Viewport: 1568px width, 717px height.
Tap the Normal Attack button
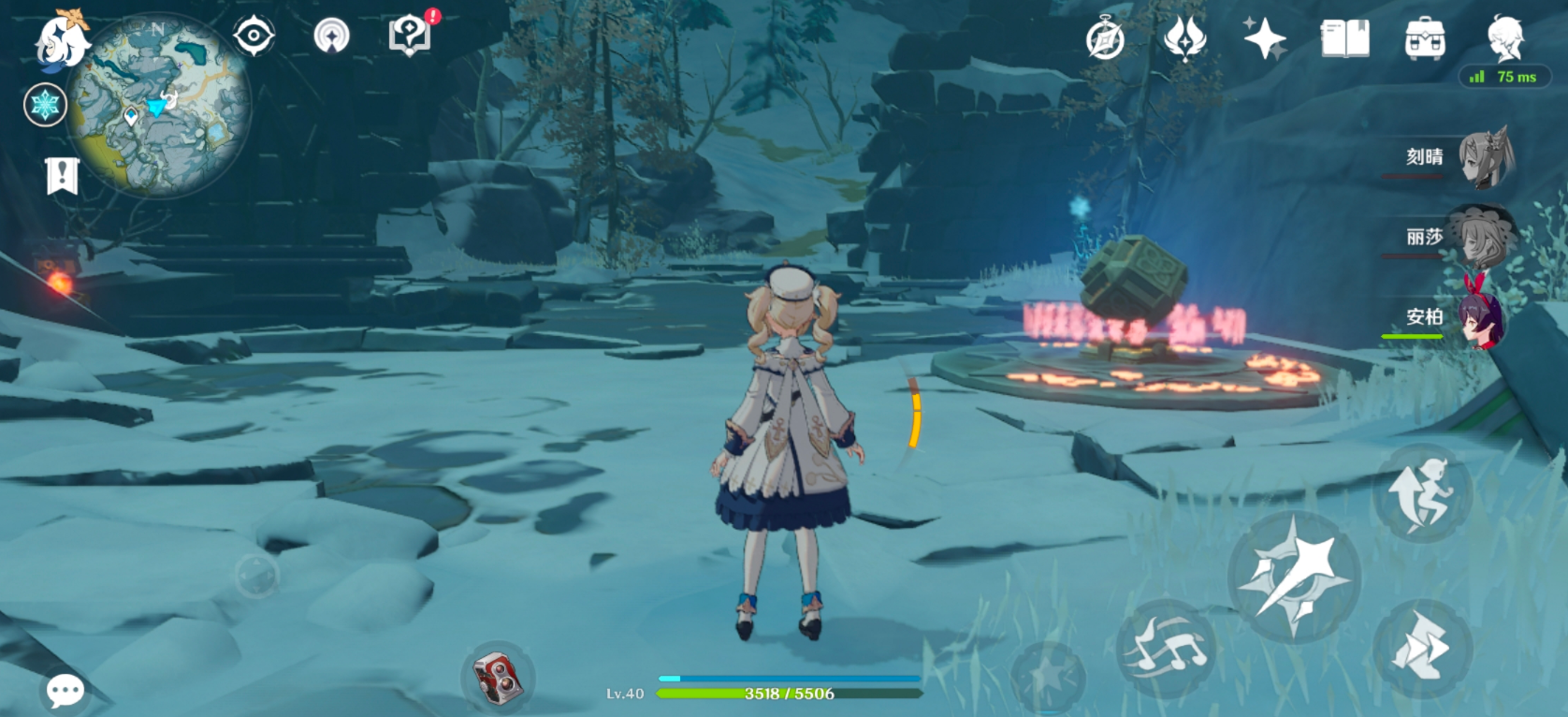[1294, 576]
